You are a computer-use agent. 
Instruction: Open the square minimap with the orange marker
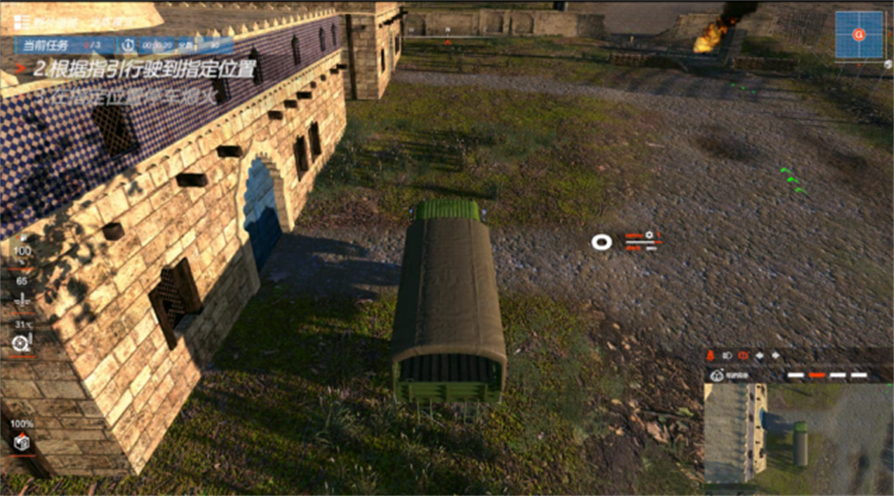(858, 35)
